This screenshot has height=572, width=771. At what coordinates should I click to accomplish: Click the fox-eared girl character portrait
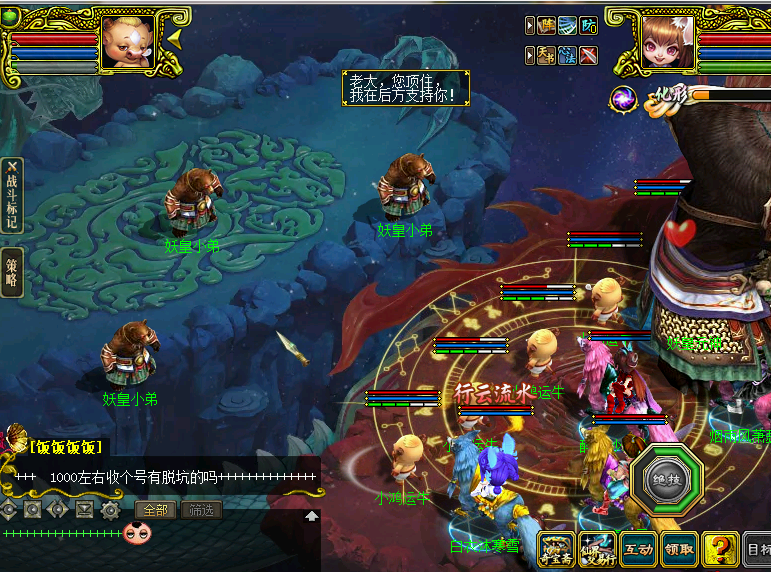pos(667,44)
